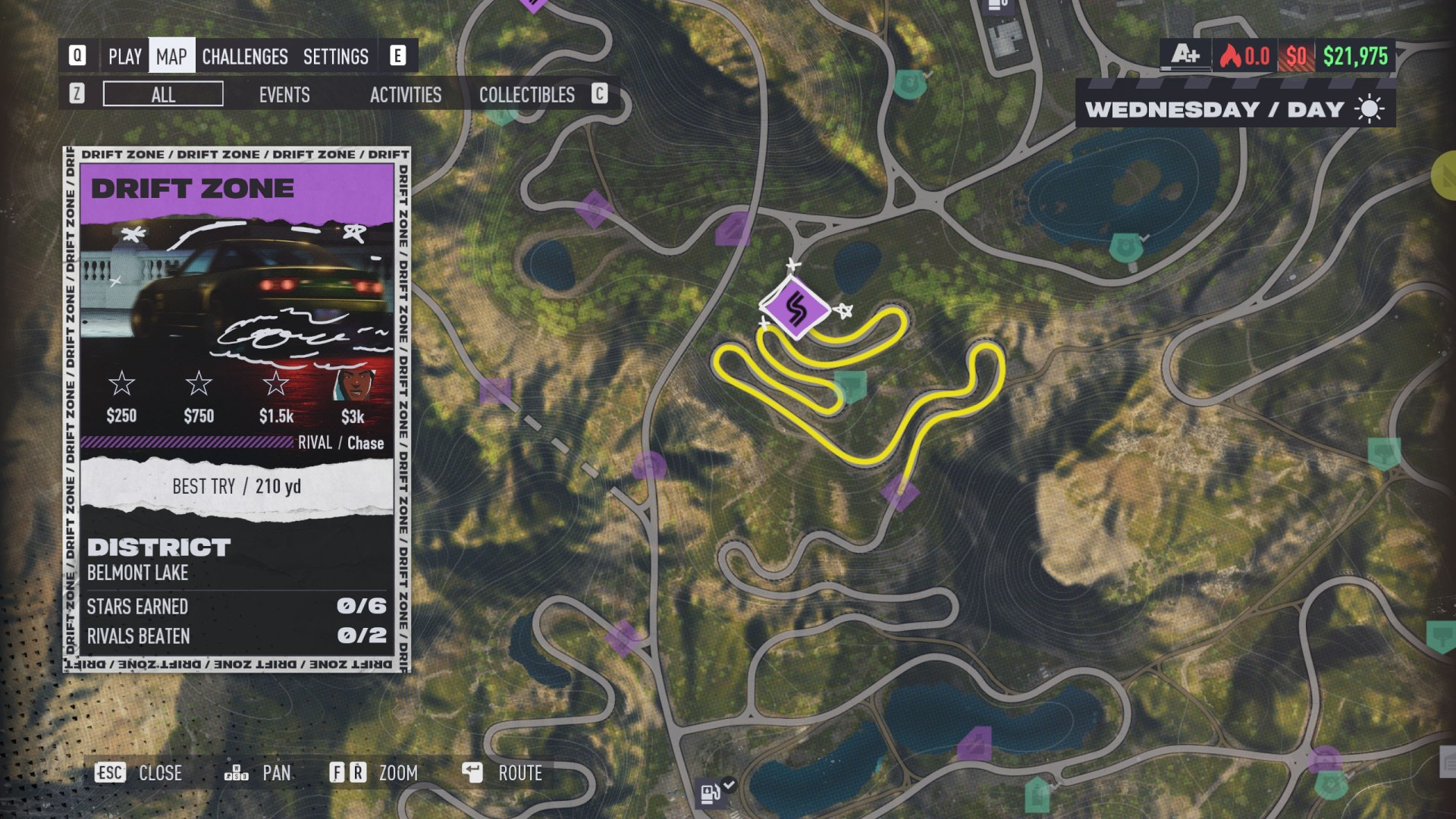Viewport: 1456px width, 819px height.
Task: Filter the map by Activities
Action: click(x=405, y=94)
